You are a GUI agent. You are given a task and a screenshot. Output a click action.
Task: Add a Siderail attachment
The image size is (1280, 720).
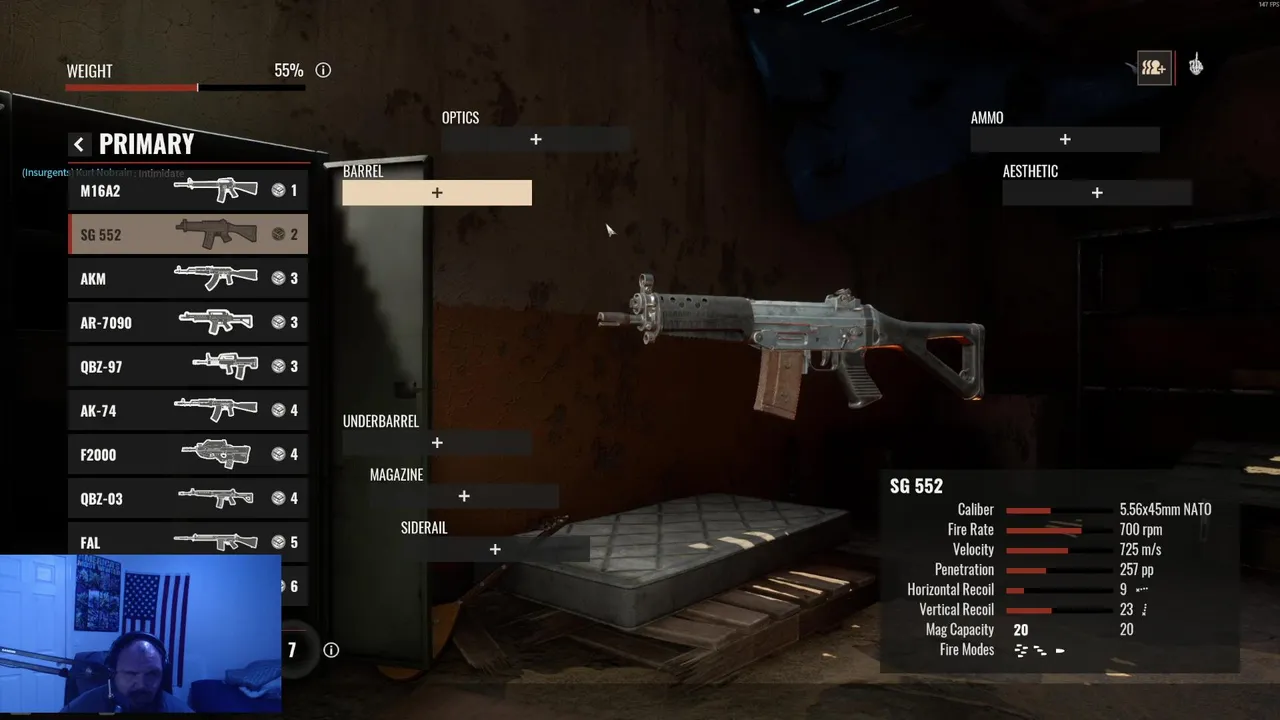pos(495,549)
